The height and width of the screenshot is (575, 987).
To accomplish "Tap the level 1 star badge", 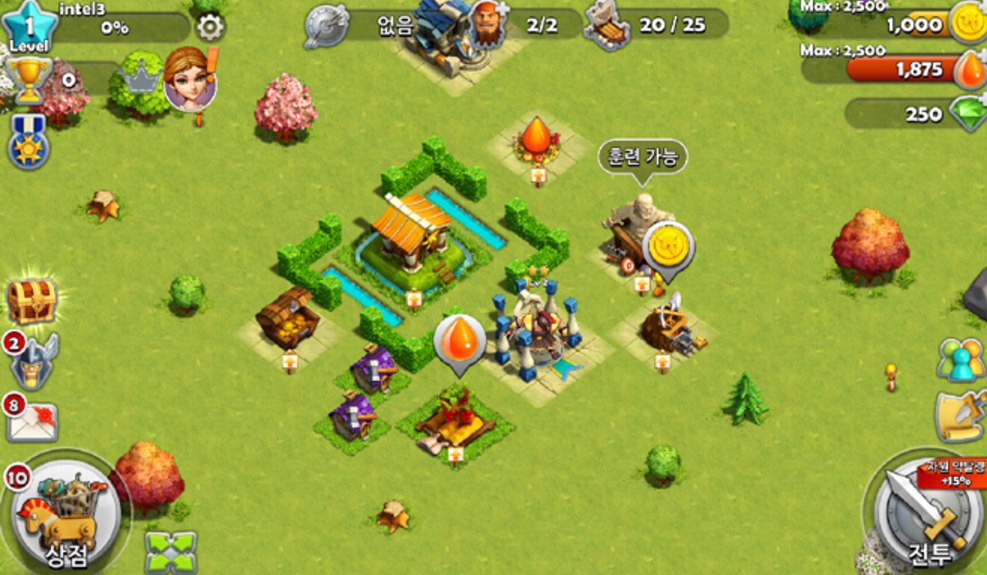I will pyautogui.click(x=29, y=27).
